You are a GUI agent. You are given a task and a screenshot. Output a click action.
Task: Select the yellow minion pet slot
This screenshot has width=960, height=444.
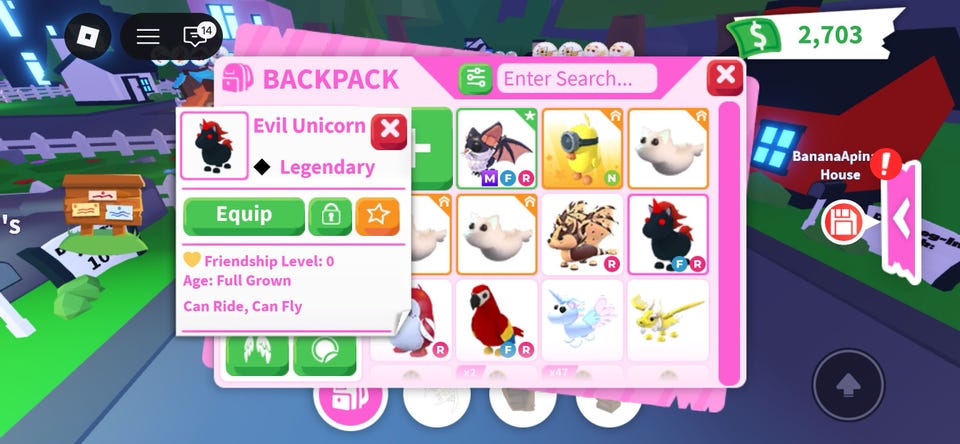pyautogui.click(x=582, y=149)
